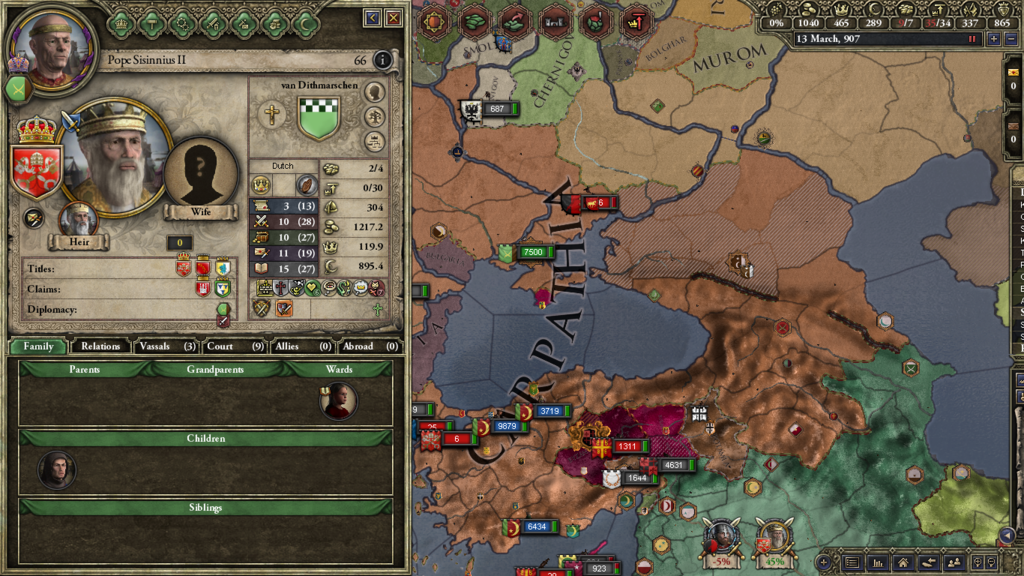1024x576 pixels.
Task: Go back with the blue arrow button
Action: [373, 18]
